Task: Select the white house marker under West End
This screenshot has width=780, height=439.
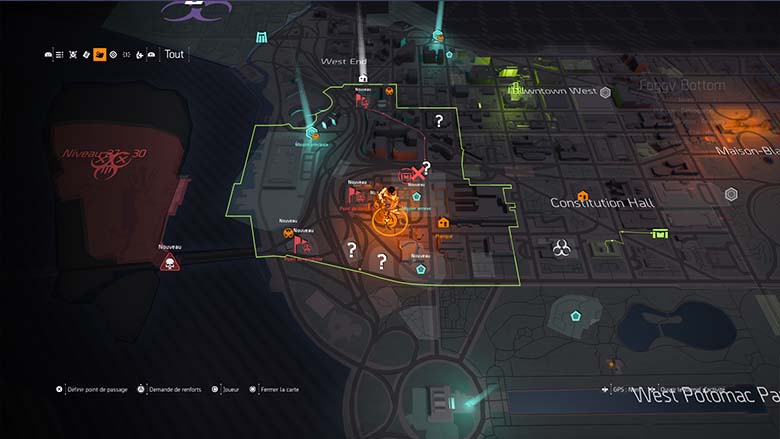Action: 363,76
